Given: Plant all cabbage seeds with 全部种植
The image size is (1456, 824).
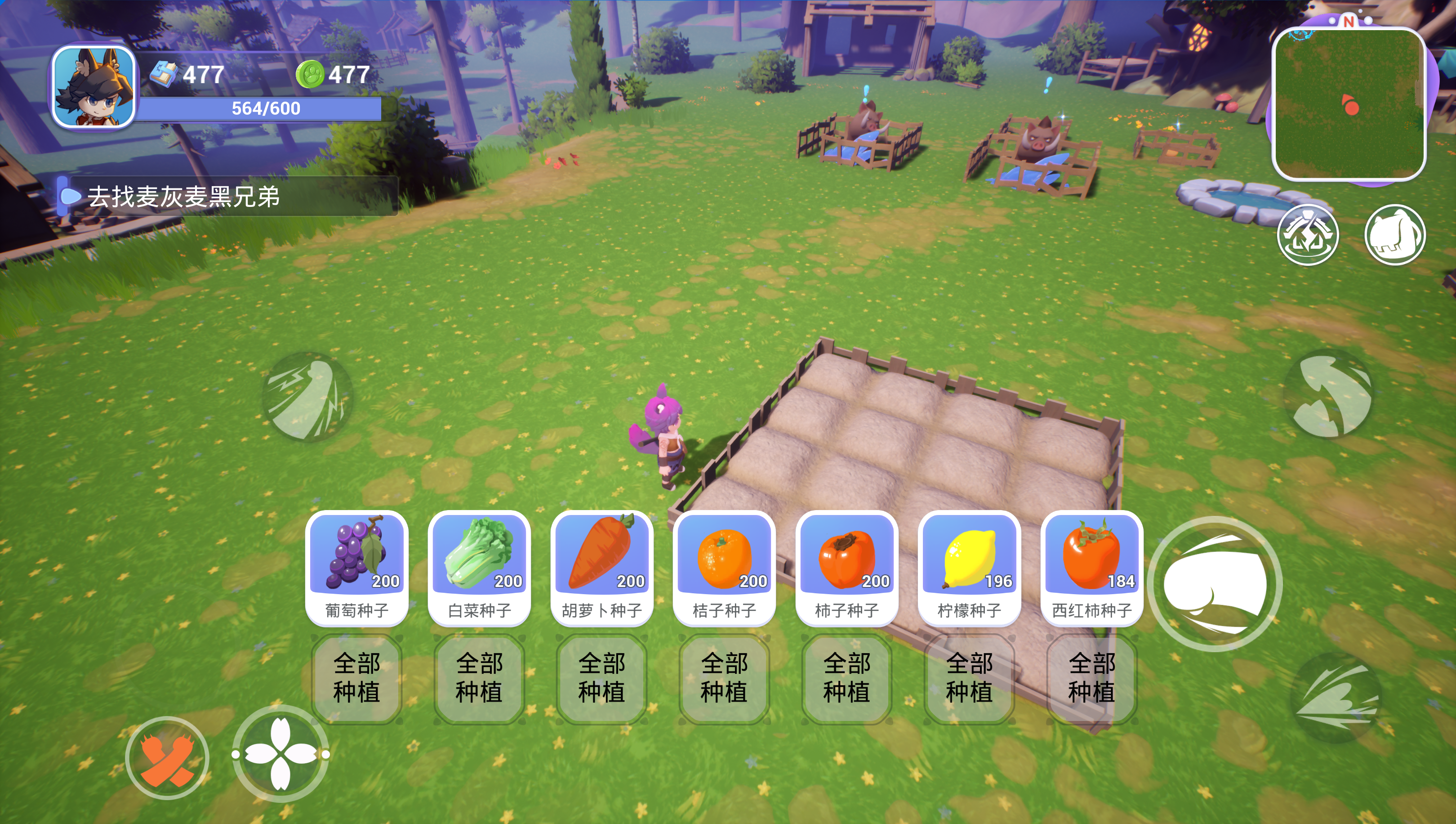Looking at the screenshot, I should 479,678.
